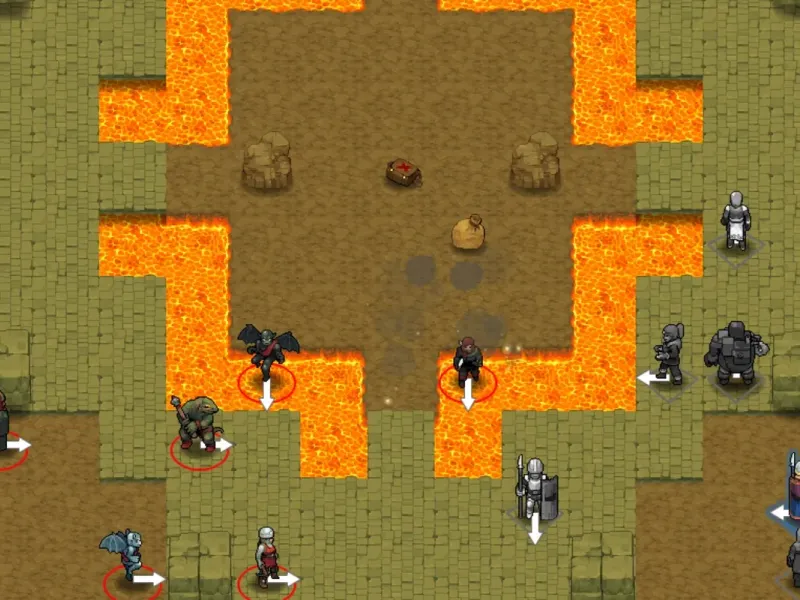Viewport: 800px width, 600px height.
Task: Select the black winged demon unit
Action: click(267, 352)
